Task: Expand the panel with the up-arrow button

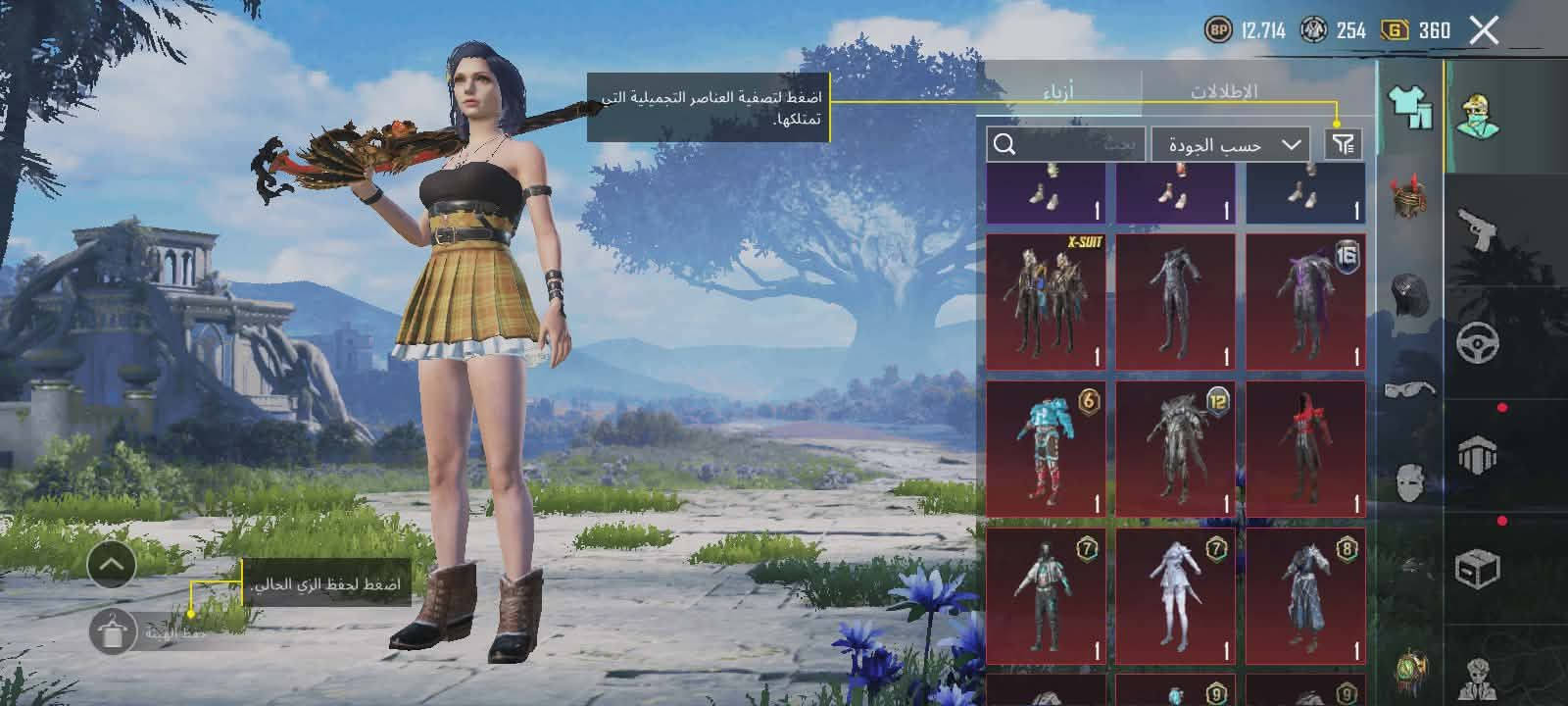Action: [x=112, y=565]
